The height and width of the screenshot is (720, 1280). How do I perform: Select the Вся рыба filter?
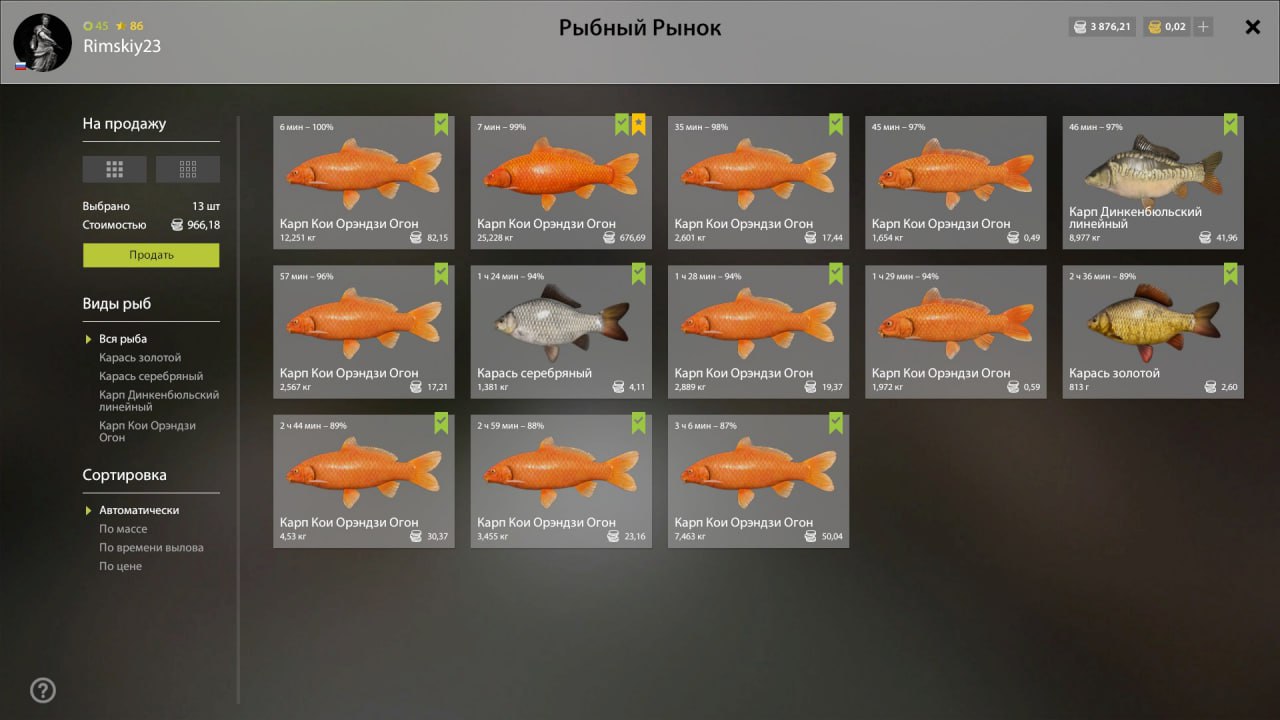[x=123, y=339]
